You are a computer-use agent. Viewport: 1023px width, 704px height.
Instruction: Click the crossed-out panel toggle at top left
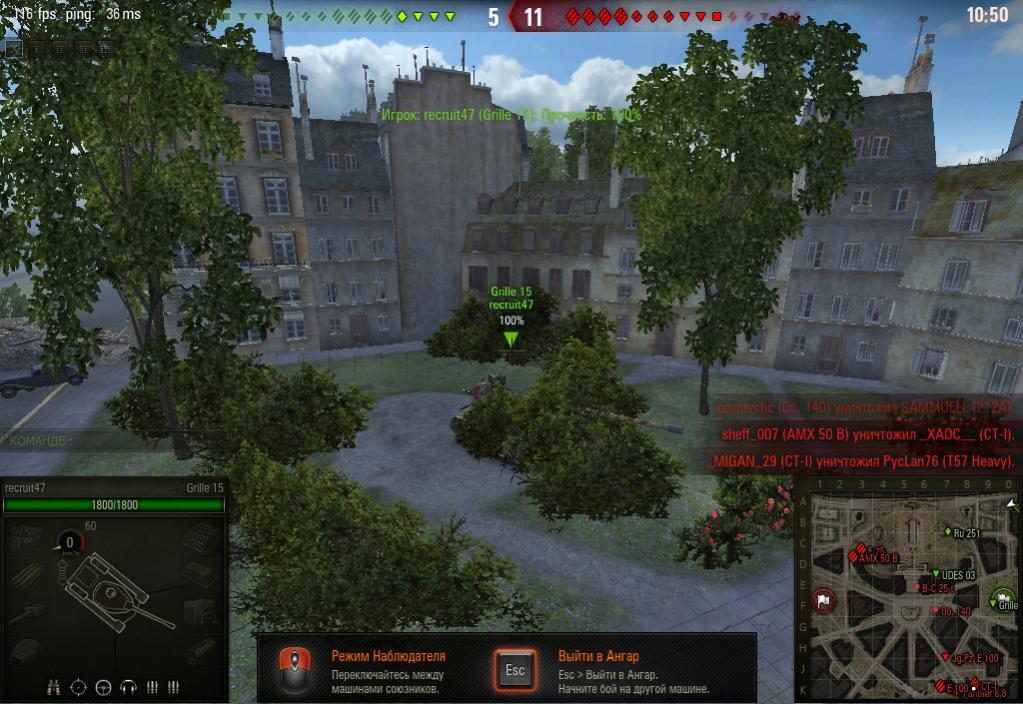point(13,46)
